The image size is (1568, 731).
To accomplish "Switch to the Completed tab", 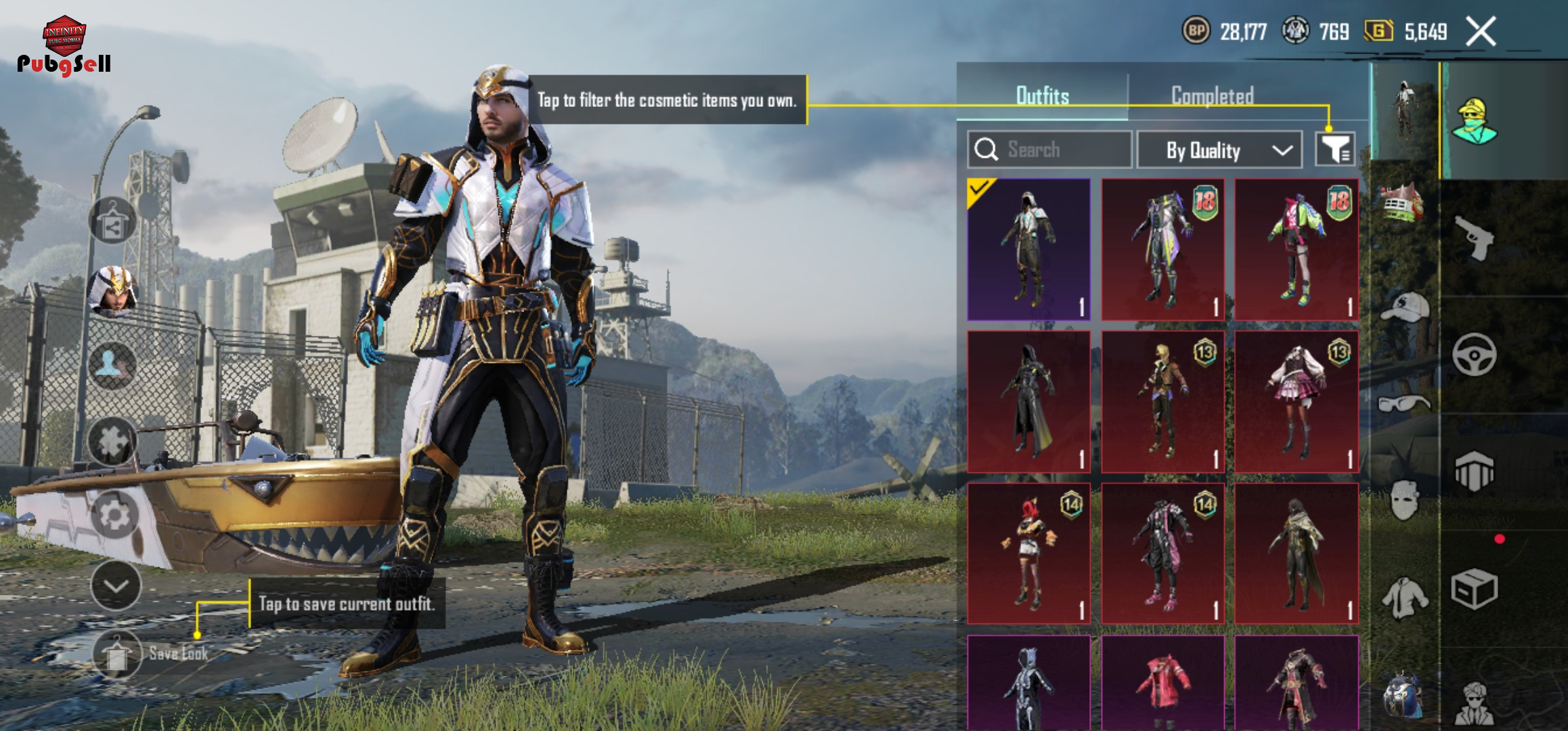I will [1212, 96].
